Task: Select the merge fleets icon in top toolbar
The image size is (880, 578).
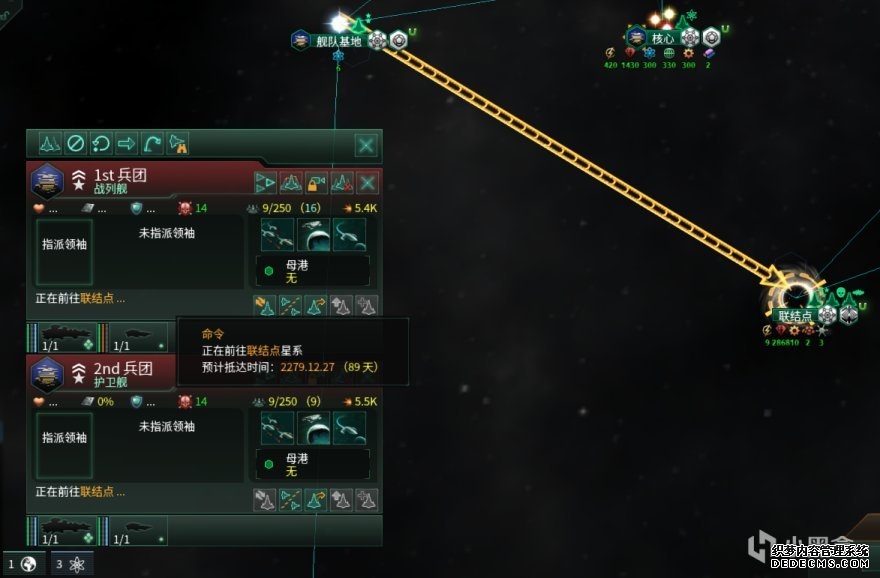Action: tap(49, 144)
